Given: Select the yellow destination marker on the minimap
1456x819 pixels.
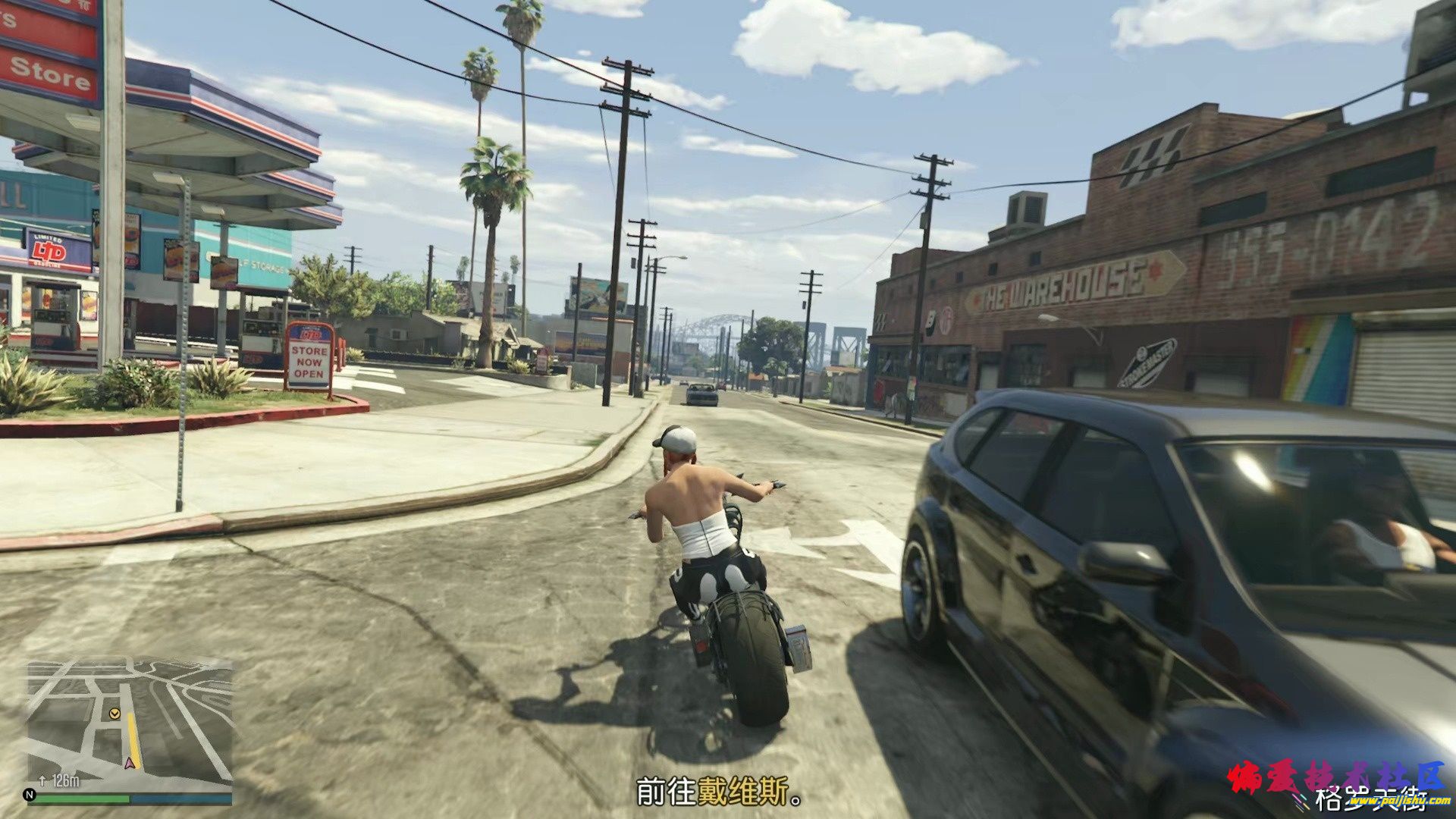Looking at the screenshot, I should pyautogui.click(x=114, y=714).
